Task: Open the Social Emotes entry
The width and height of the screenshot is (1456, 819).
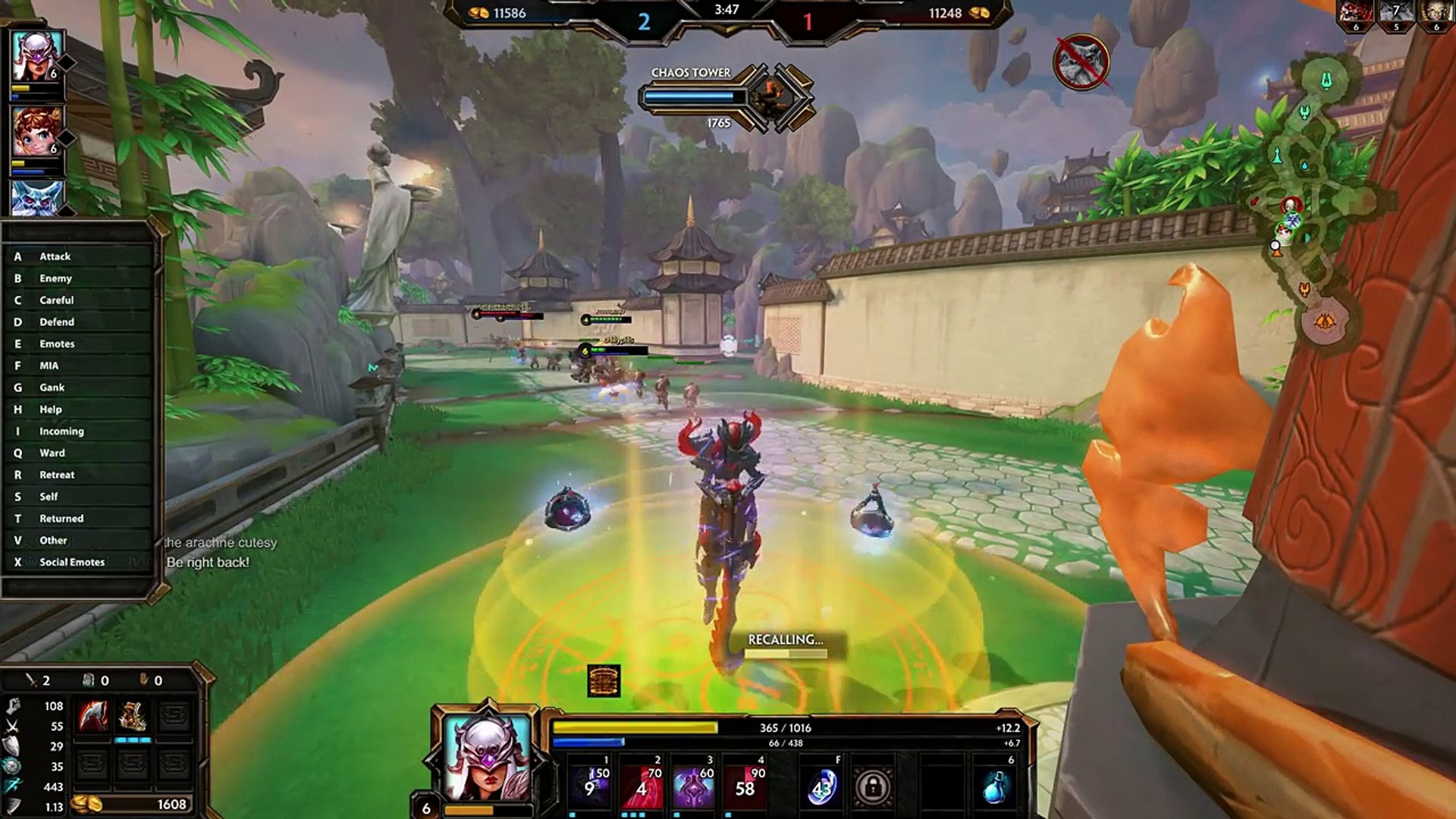Action: tap(72, 562)
